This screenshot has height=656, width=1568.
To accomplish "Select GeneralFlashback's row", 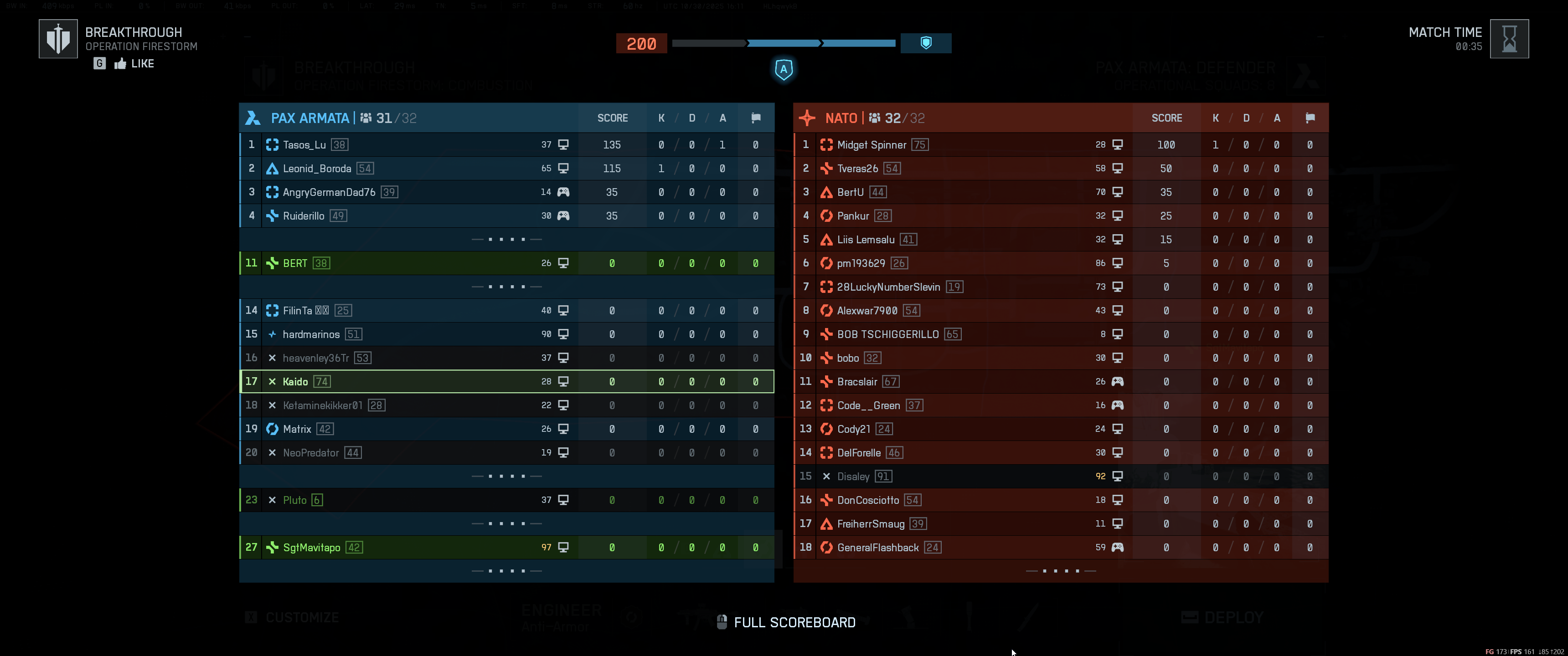I will click(1060, 548).
